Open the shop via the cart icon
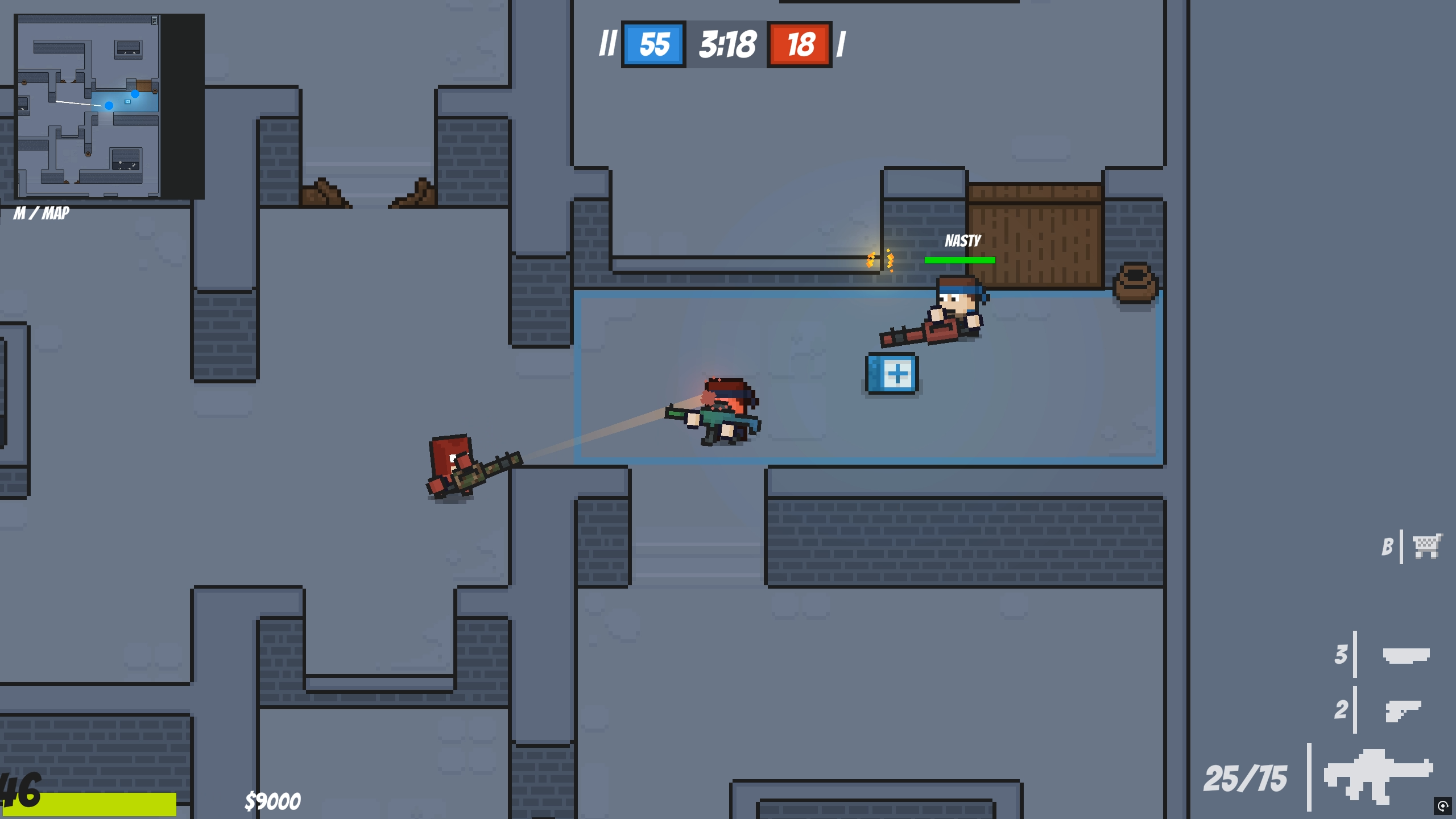 [x=1427, y=546]
